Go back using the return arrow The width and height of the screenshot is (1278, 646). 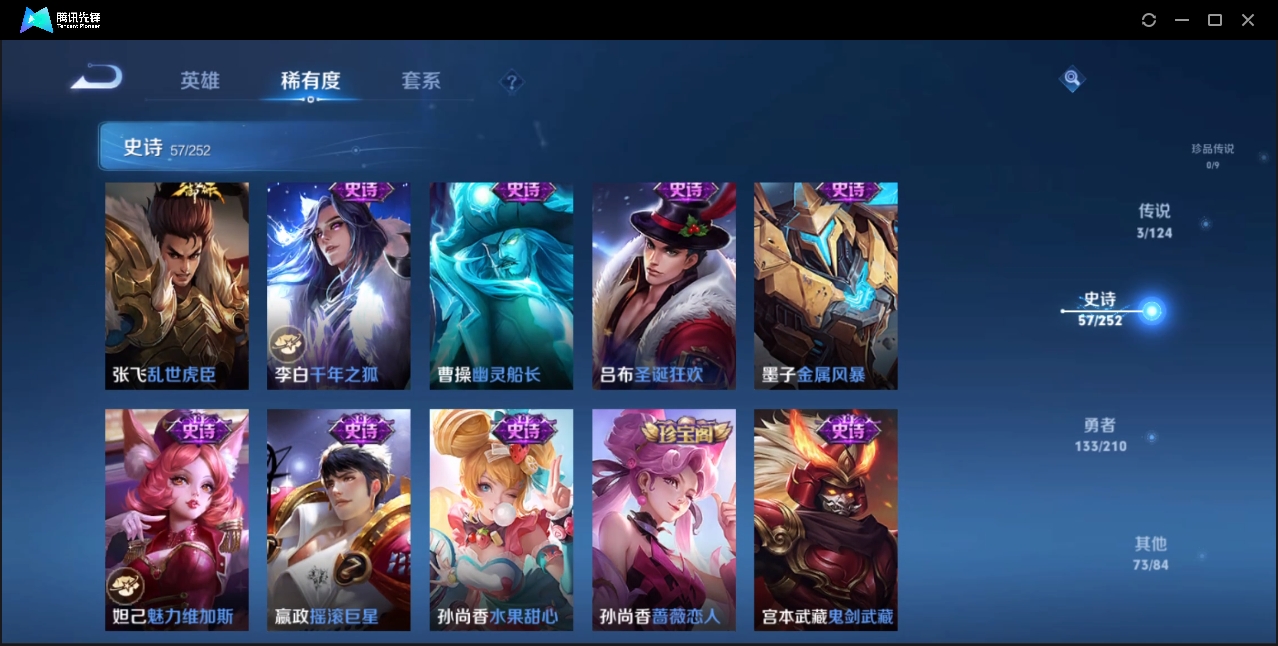(96, 77)
